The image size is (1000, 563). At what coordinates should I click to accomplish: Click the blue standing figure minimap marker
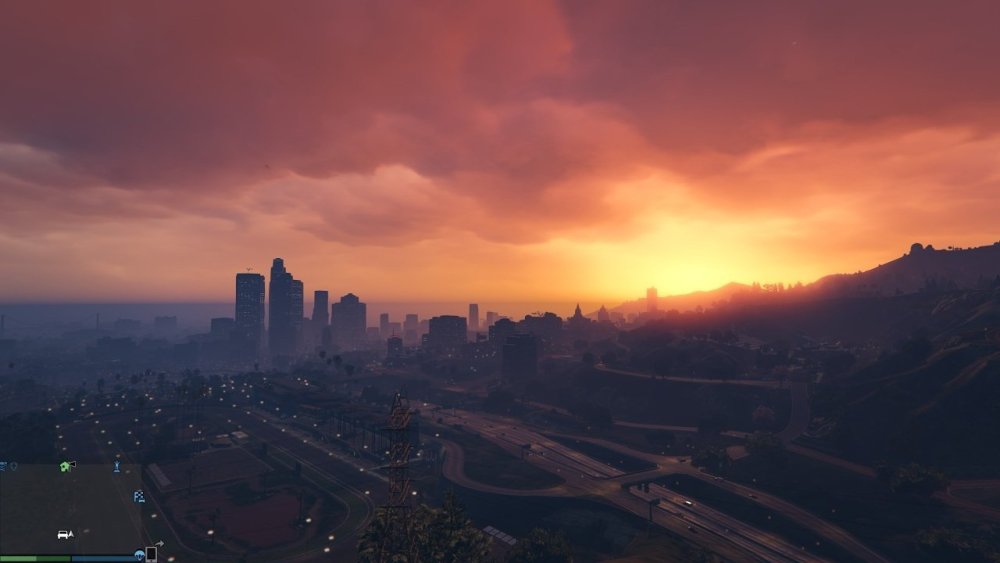point(116,466)
